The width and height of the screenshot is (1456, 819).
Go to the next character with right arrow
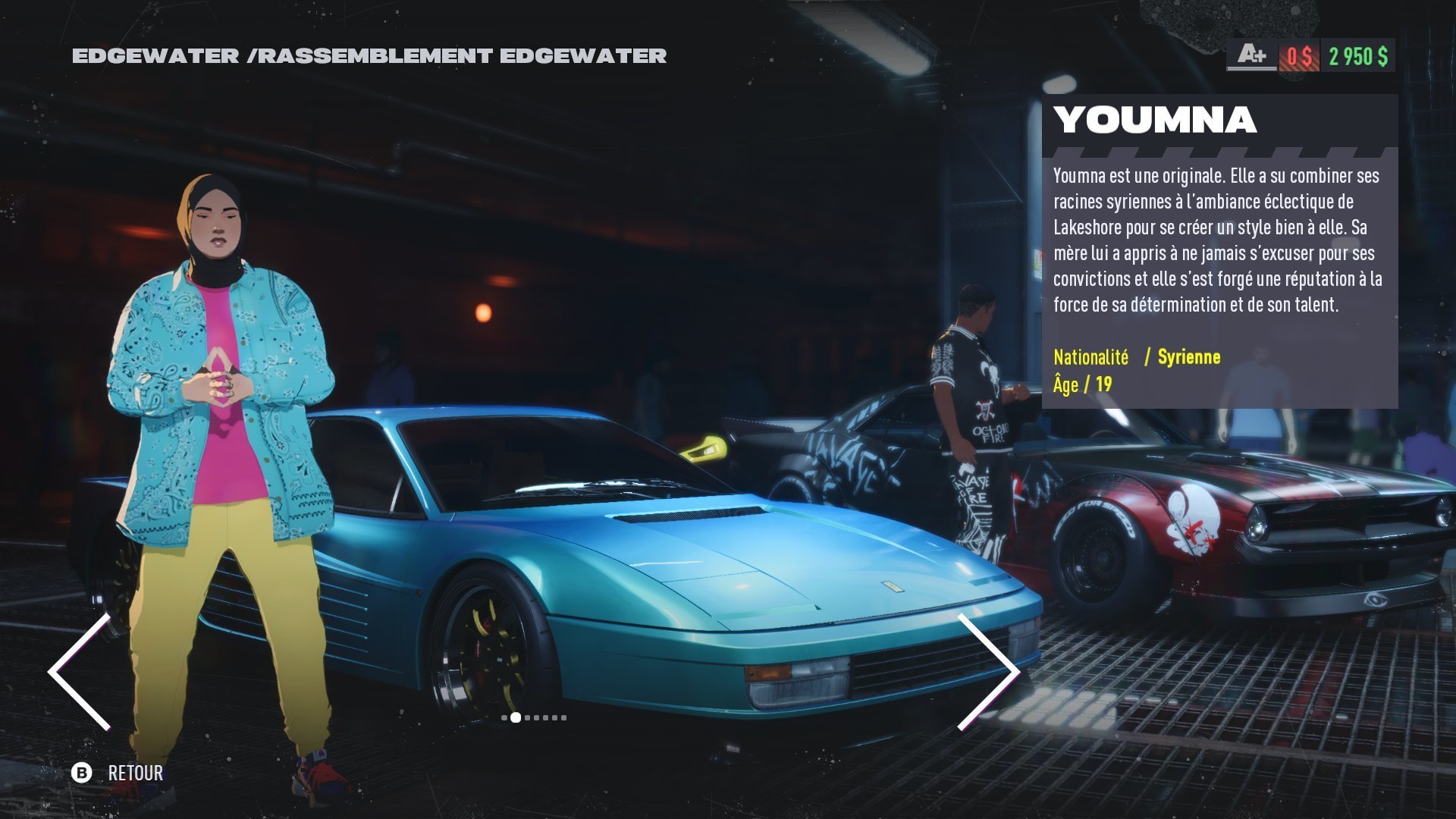pyautogui.click(x=990, y=671)
